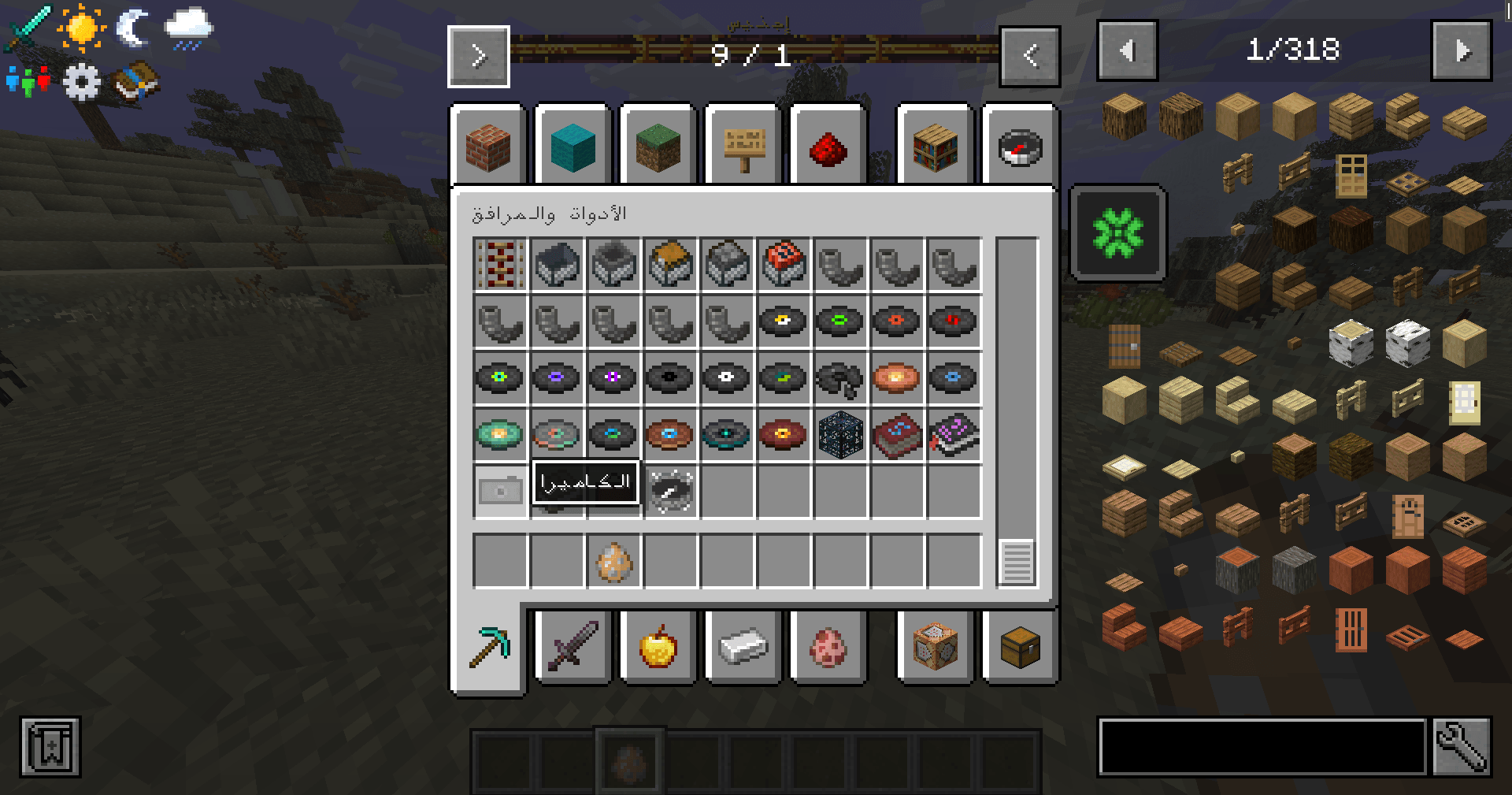This screenshot has width=1512, height=795.
Task: Select the spawner block in the grid
Action: [840, 434]
